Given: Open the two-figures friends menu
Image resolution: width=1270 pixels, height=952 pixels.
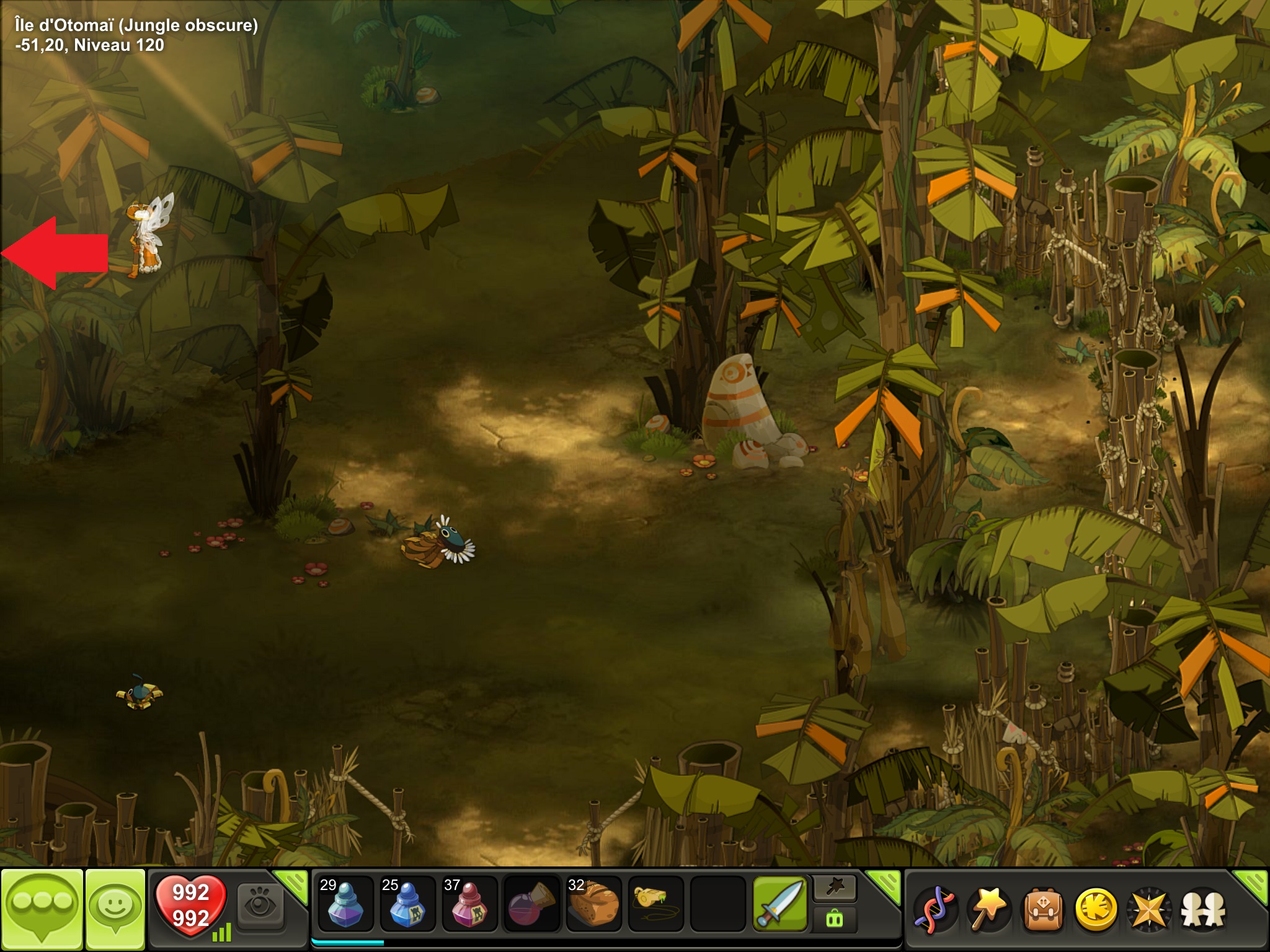Looking at the screenshot, I should pyautogui.click(x=1203, y=909).
